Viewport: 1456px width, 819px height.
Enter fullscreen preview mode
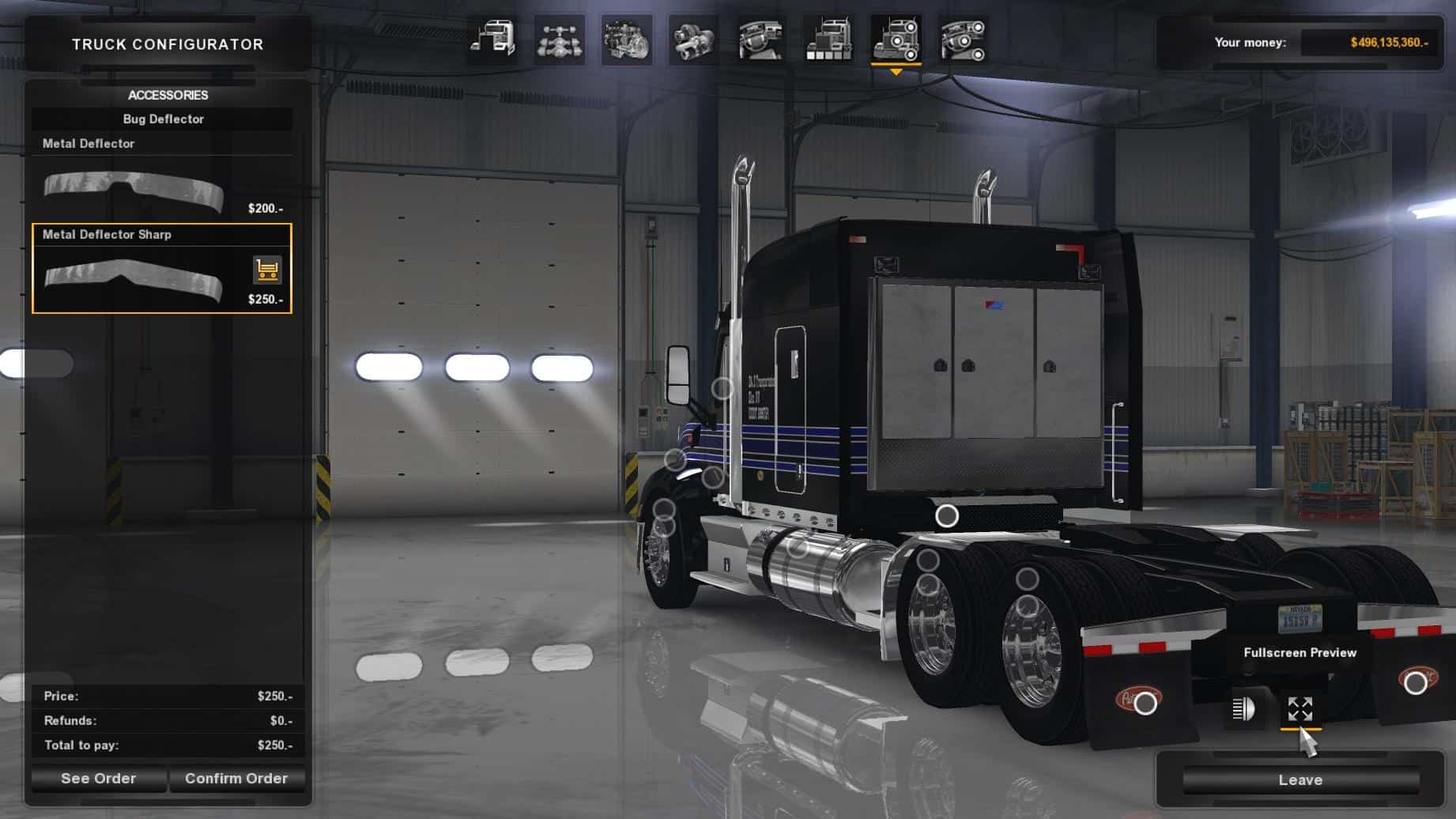coord(1300,708)
